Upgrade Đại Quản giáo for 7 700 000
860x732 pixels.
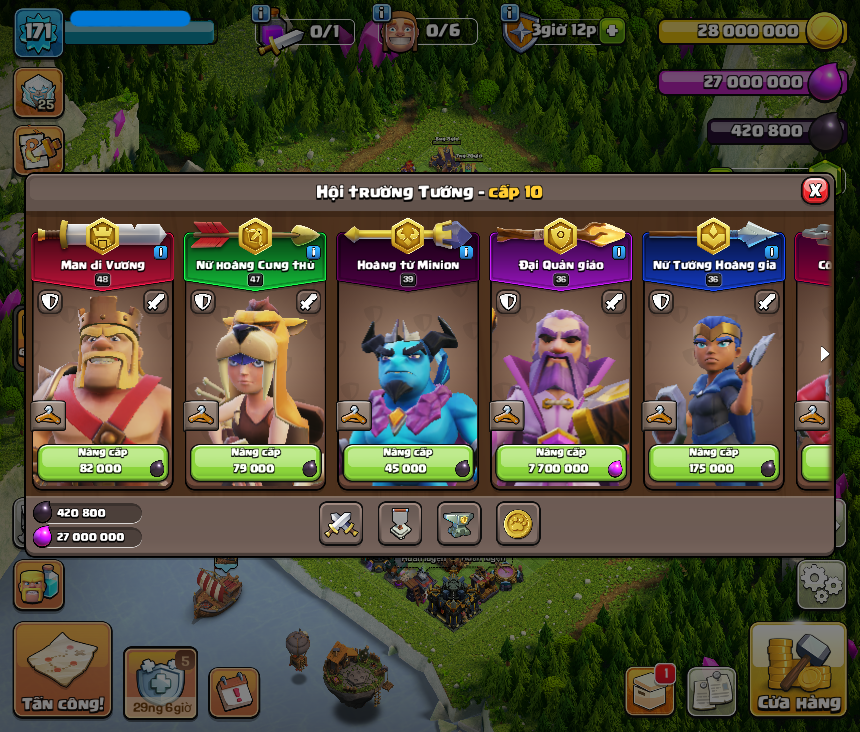(x=561, y=462)
